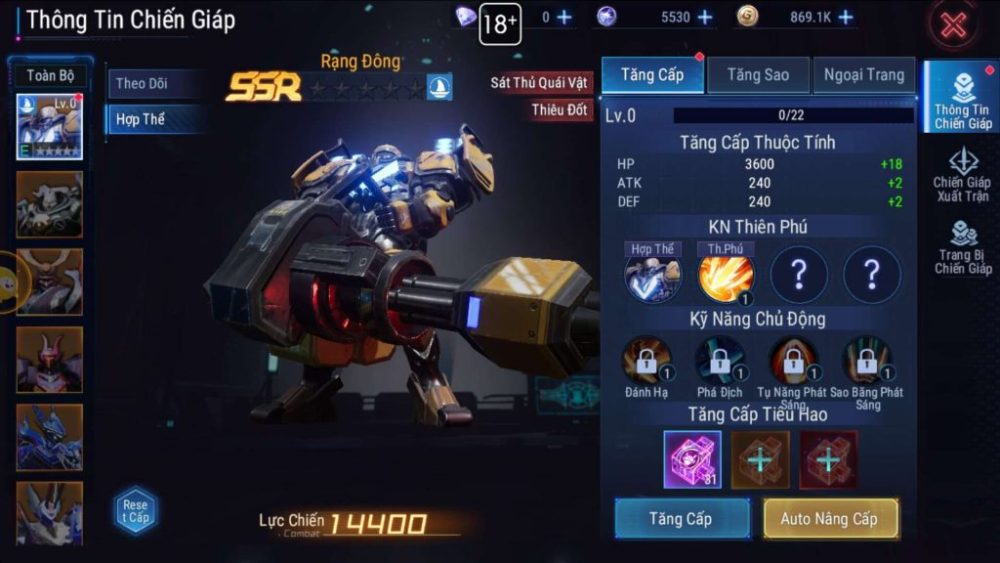
Task: Switch to the Tăng Sao tab
Action: (758, 75)
